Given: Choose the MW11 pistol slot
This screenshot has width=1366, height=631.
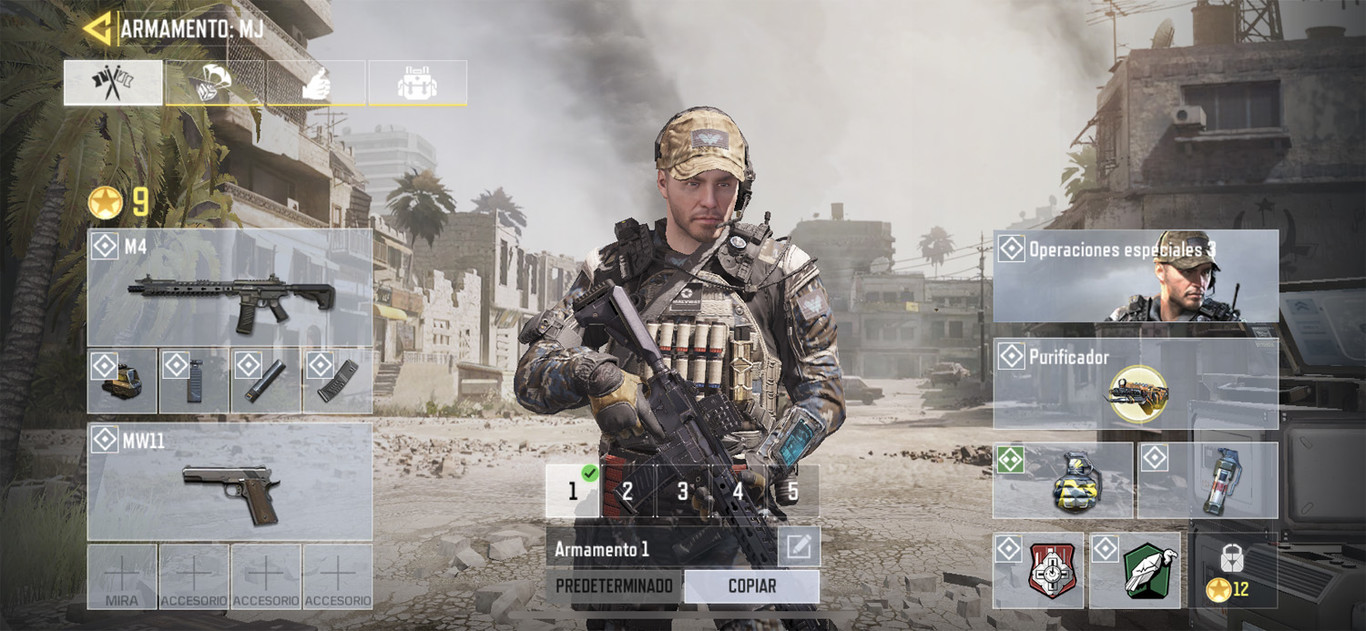Looking at the screenshot, I should click(229, 481).
